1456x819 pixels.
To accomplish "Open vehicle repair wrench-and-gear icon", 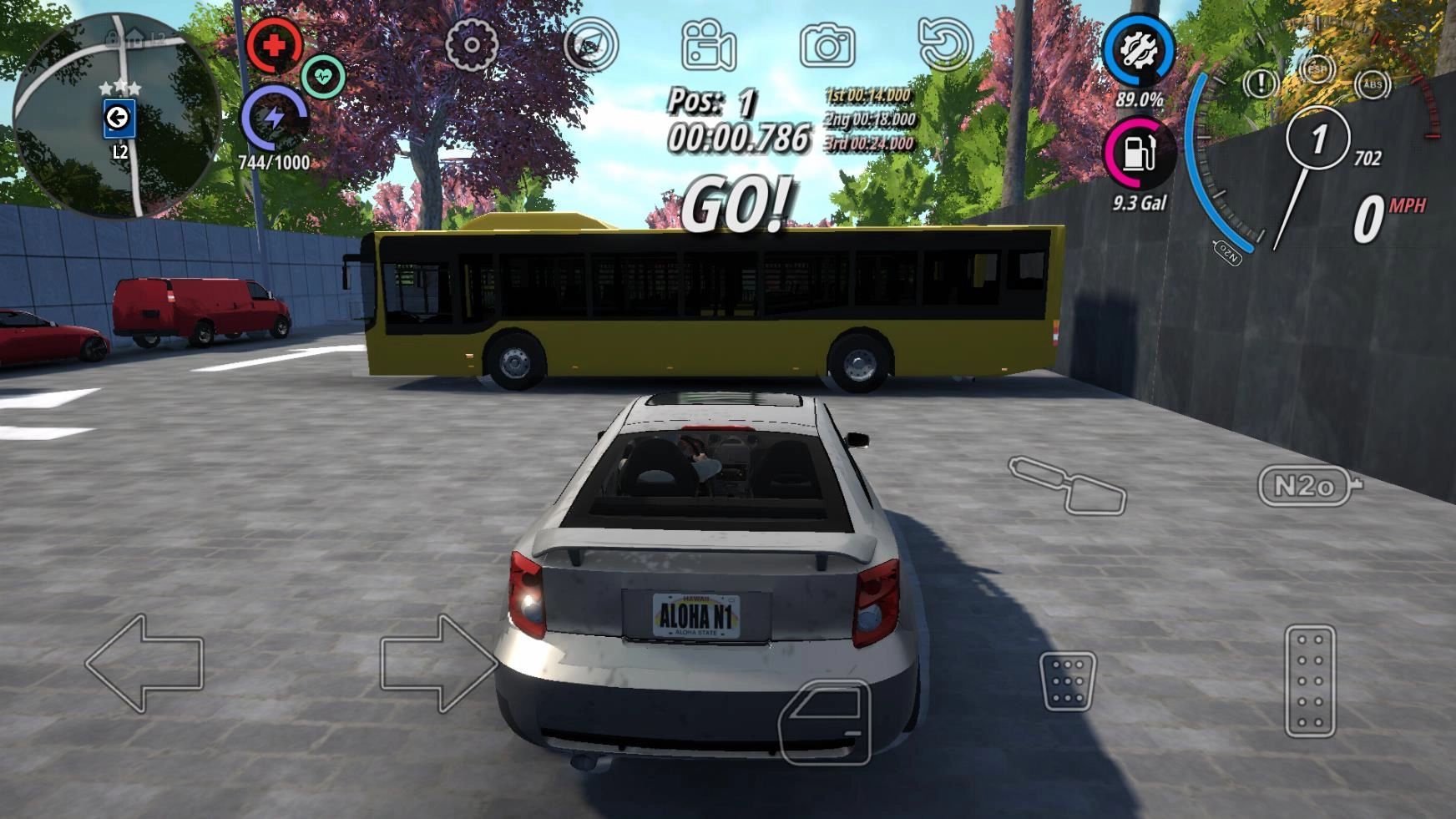I will point(1138,50).
